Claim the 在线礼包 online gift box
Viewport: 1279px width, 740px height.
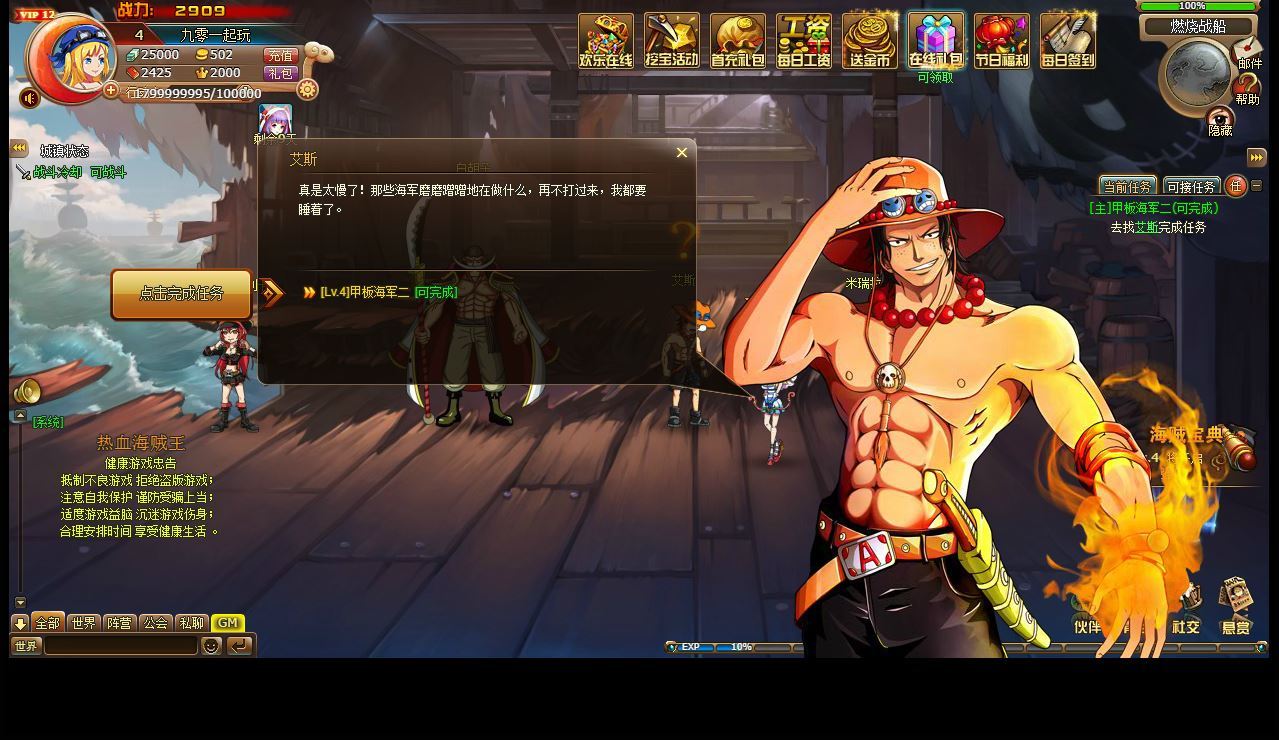936,41
